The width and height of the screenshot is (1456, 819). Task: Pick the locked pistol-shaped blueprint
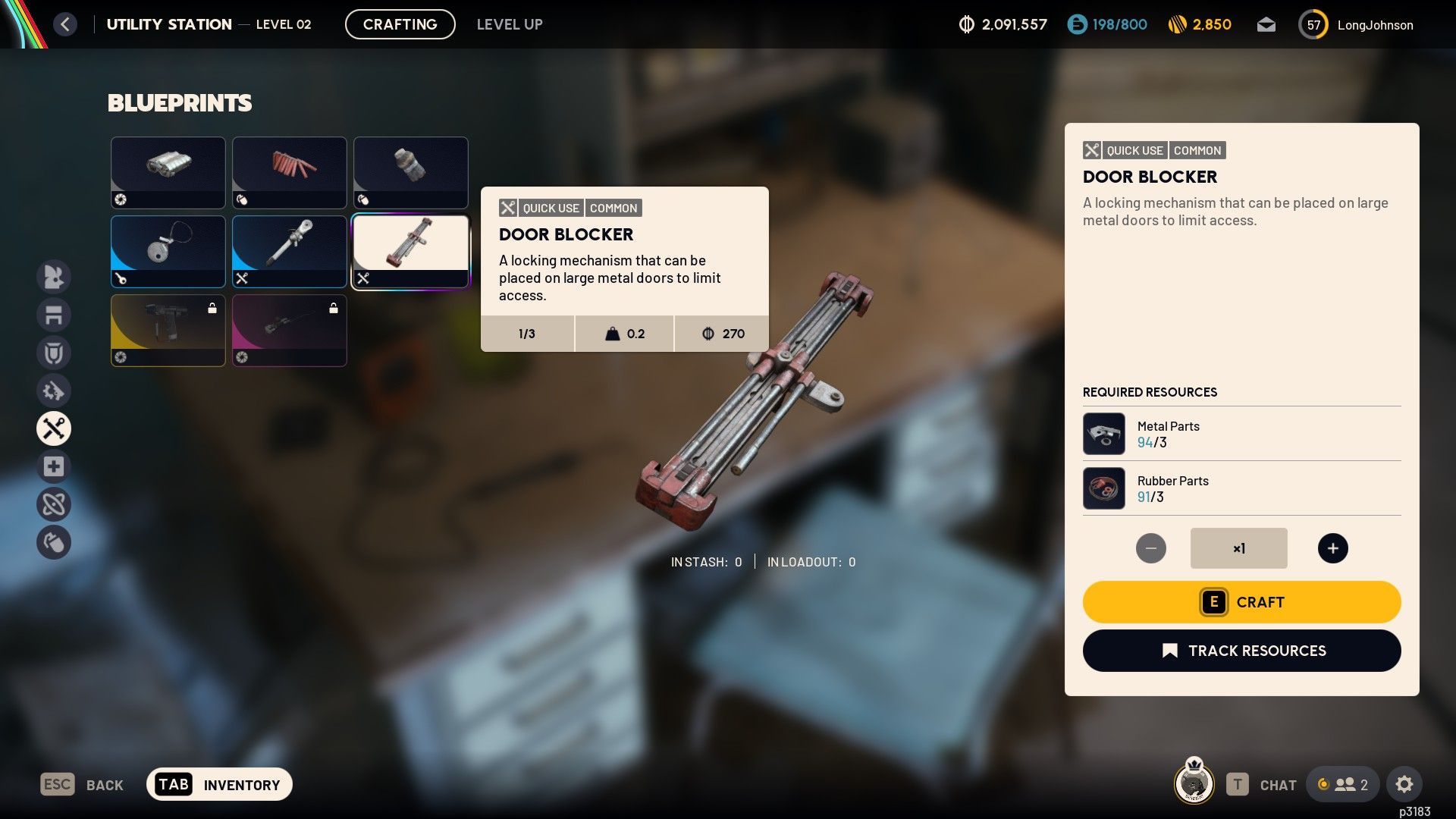(x=168, y=330)
